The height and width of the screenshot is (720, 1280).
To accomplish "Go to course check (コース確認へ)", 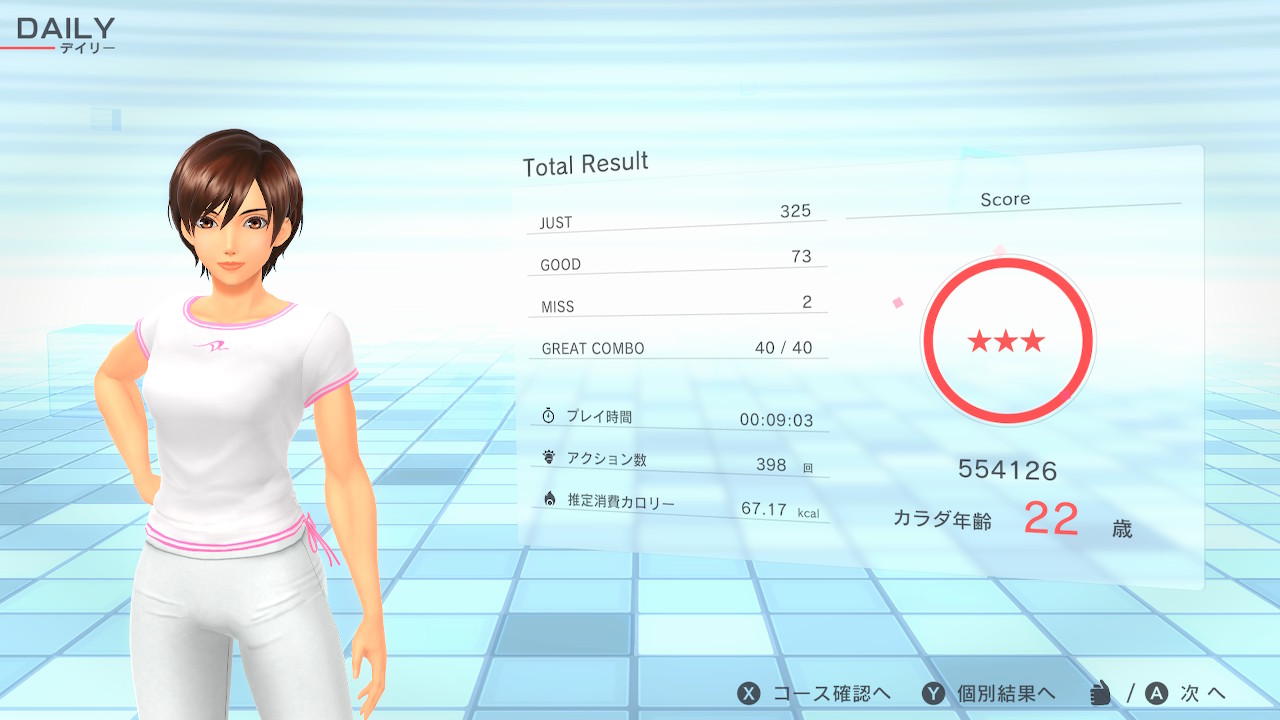I will (x=814, y=694).
